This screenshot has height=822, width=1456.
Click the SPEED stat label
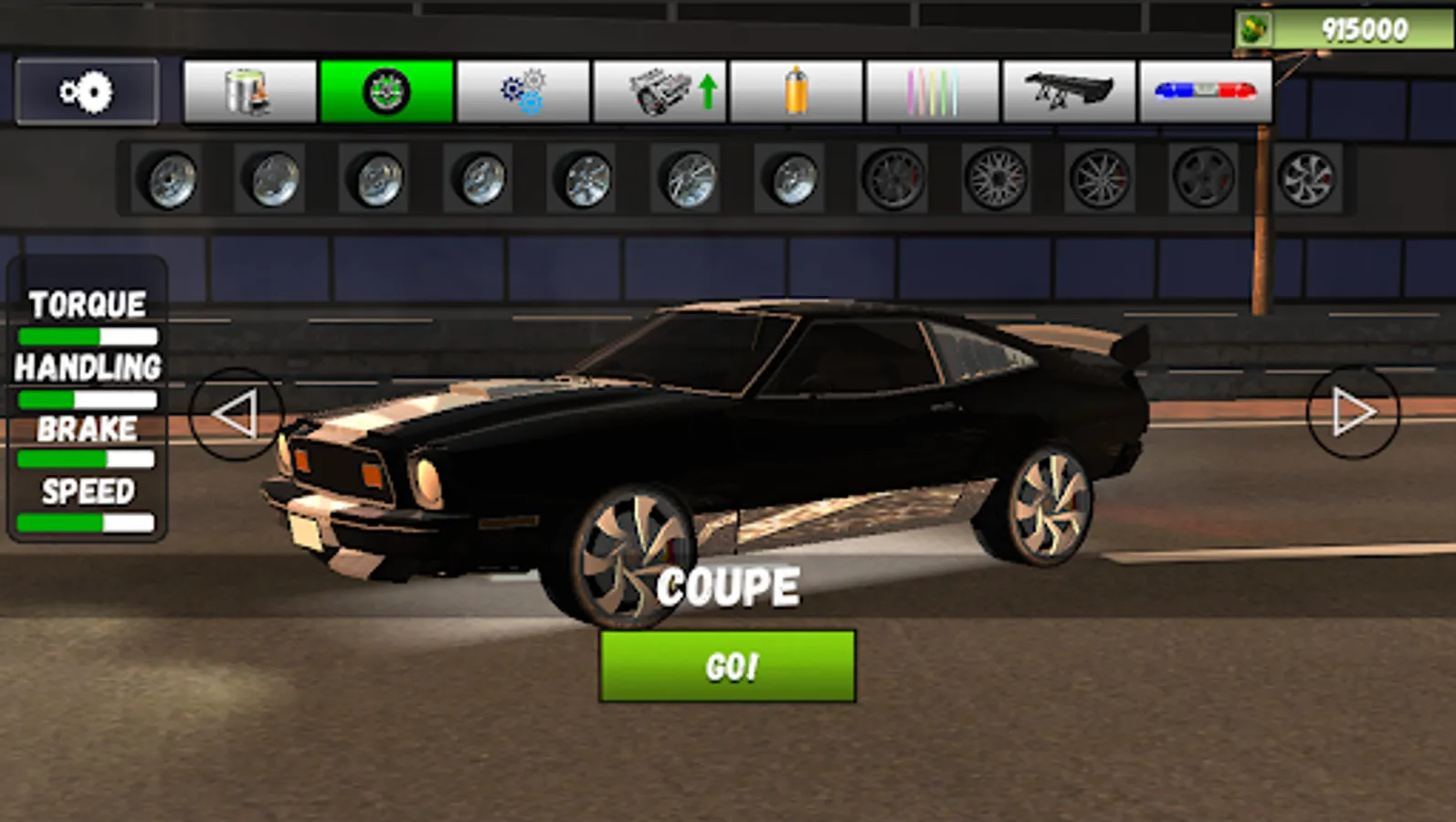point(87,494)
